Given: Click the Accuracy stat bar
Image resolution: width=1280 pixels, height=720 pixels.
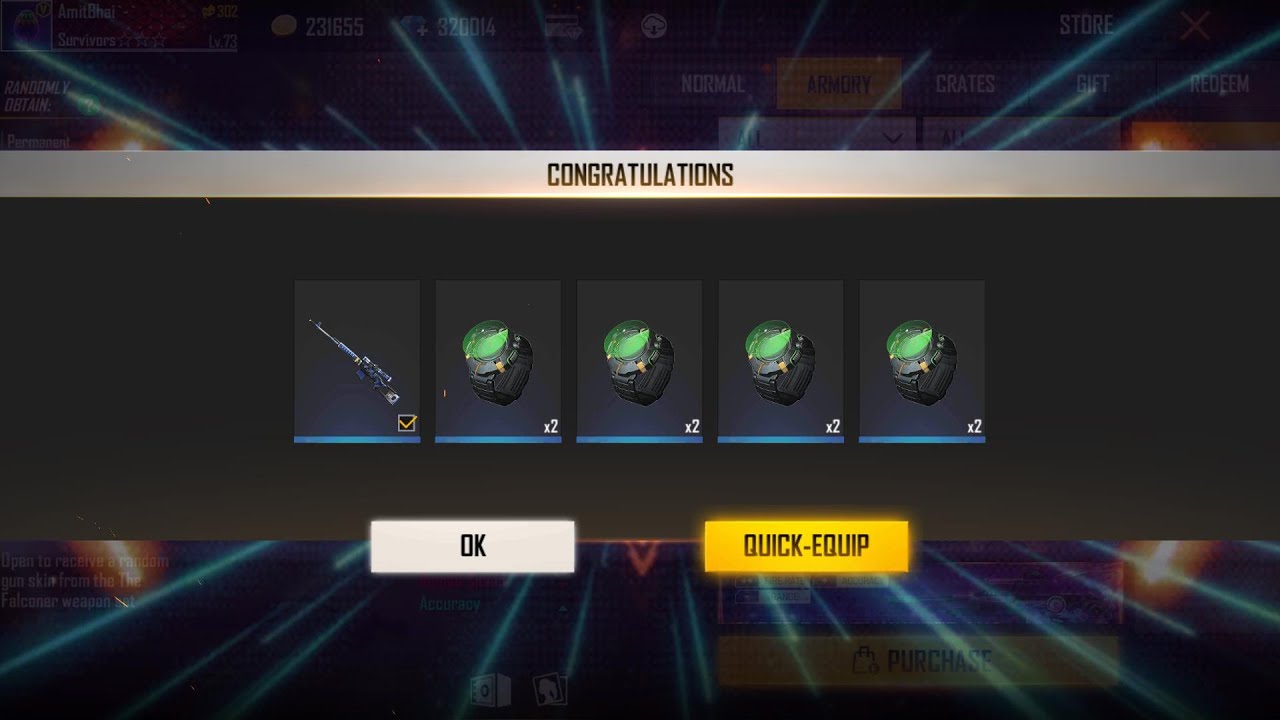Looking at the screenshot, I should pos(448,602).
